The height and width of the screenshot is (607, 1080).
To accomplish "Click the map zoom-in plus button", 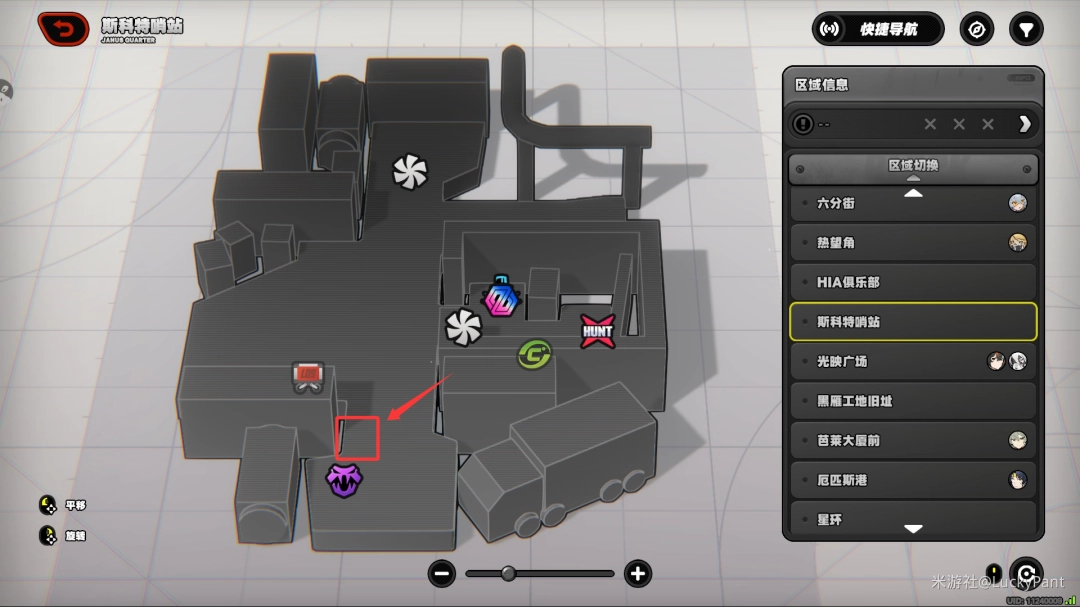I will [x=637, y=574].
